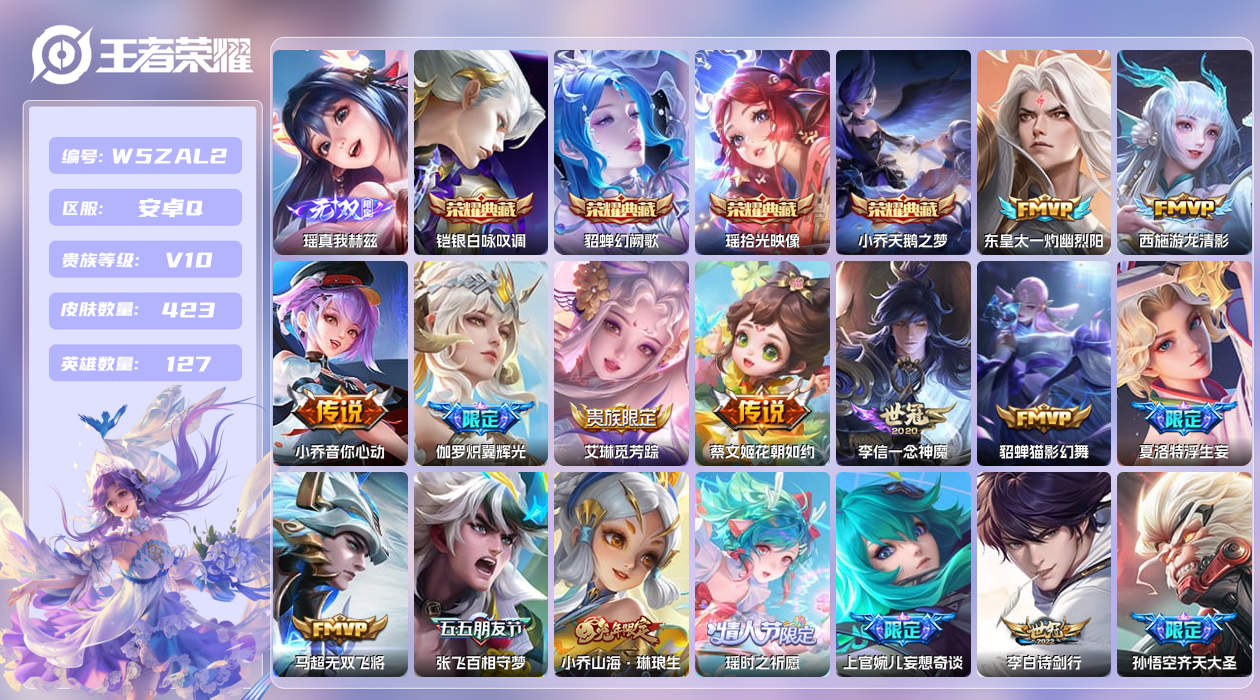Open the 艾琳觅芳踪 skin card
This screenshot has height=700, width=1260.
click(x=621, y=363)
